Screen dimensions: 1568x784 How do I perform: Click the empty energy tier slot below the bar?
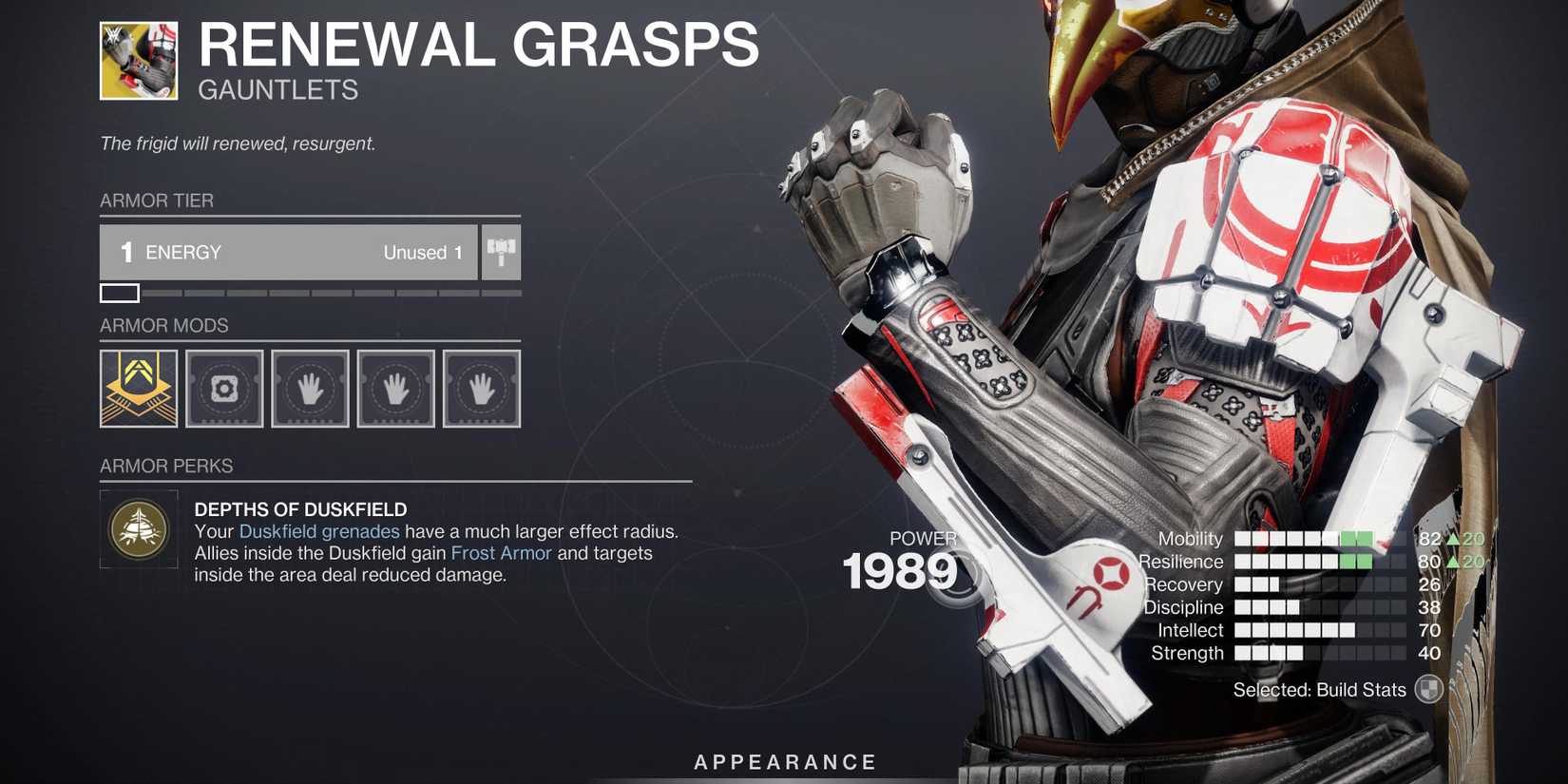(x=120, y=293)
